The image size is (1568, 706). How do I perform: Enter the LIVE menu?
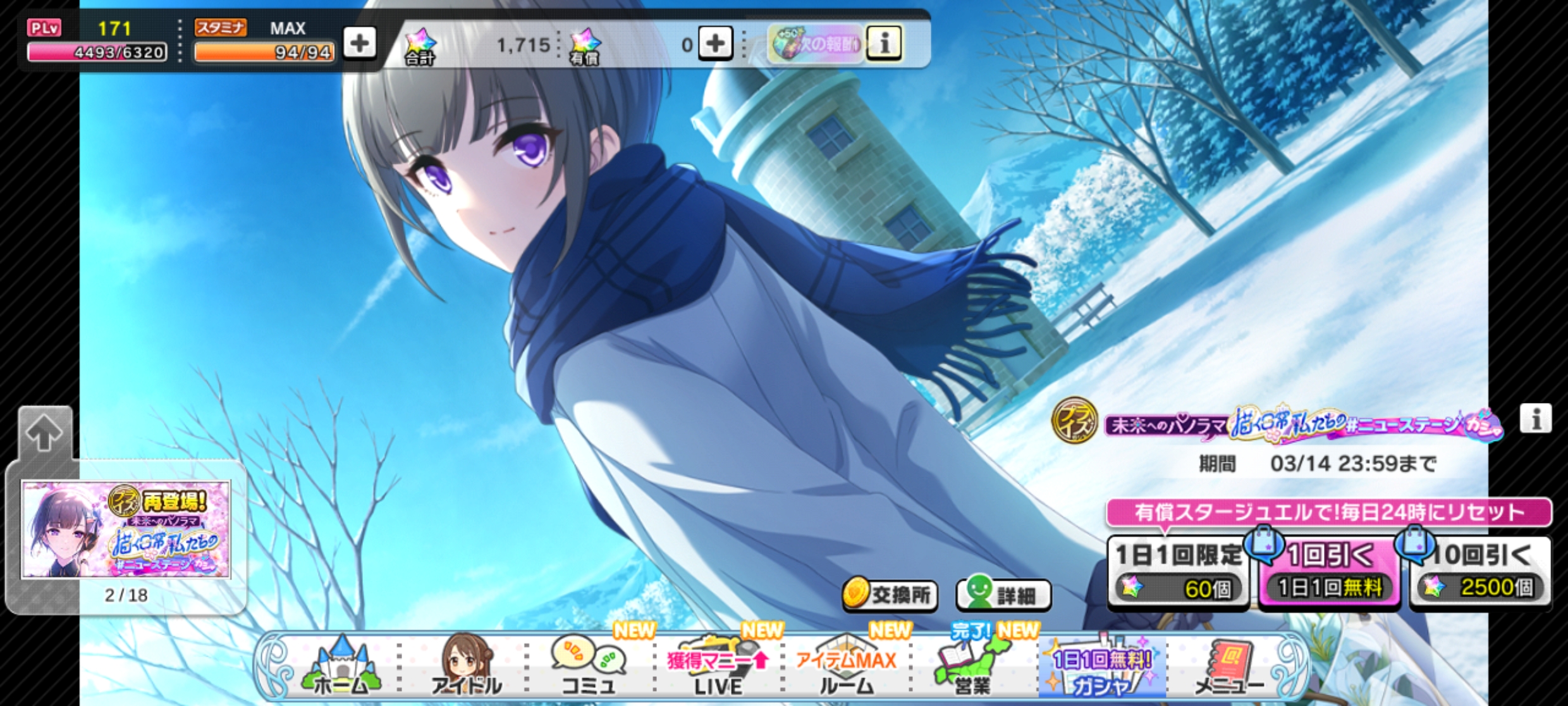click(718, 668)
